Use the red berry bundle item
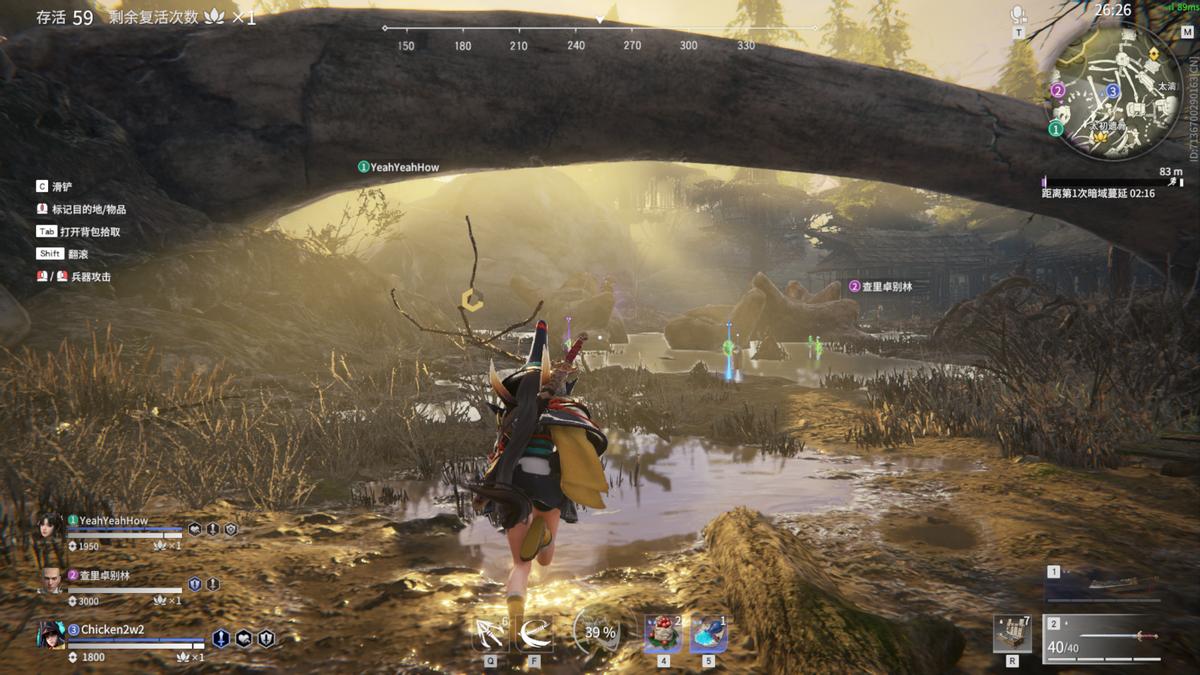Screen dimensions: 1200x675 click(x=662, y=634)
